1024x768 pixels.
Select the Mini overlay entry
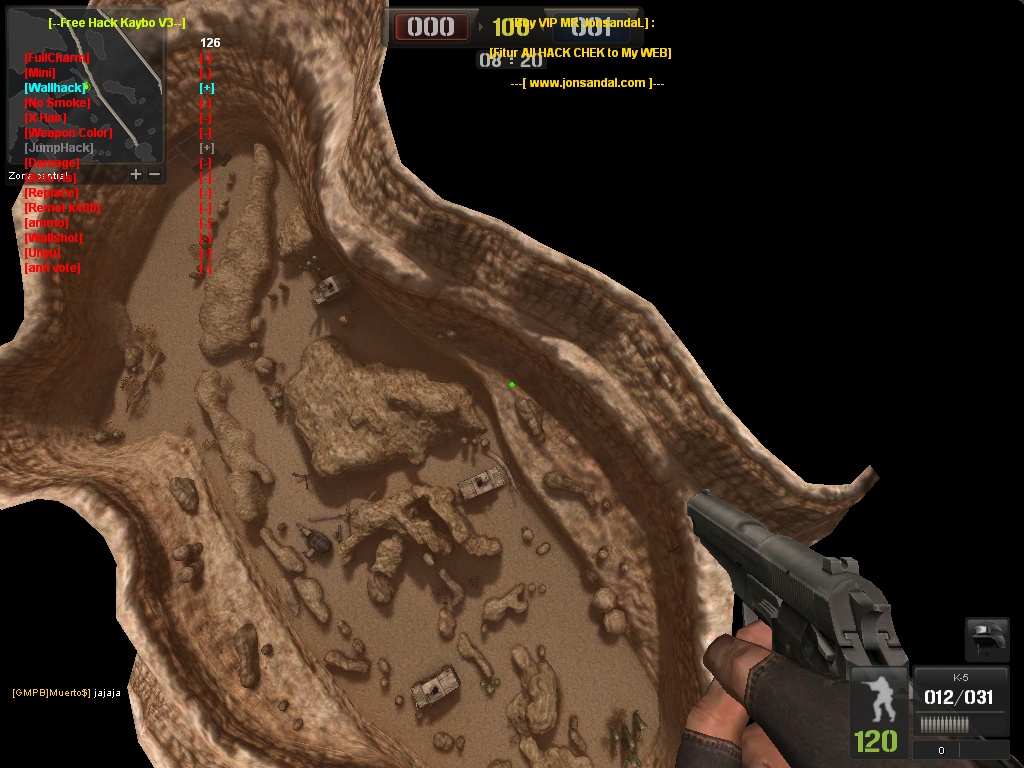(40, 73)
